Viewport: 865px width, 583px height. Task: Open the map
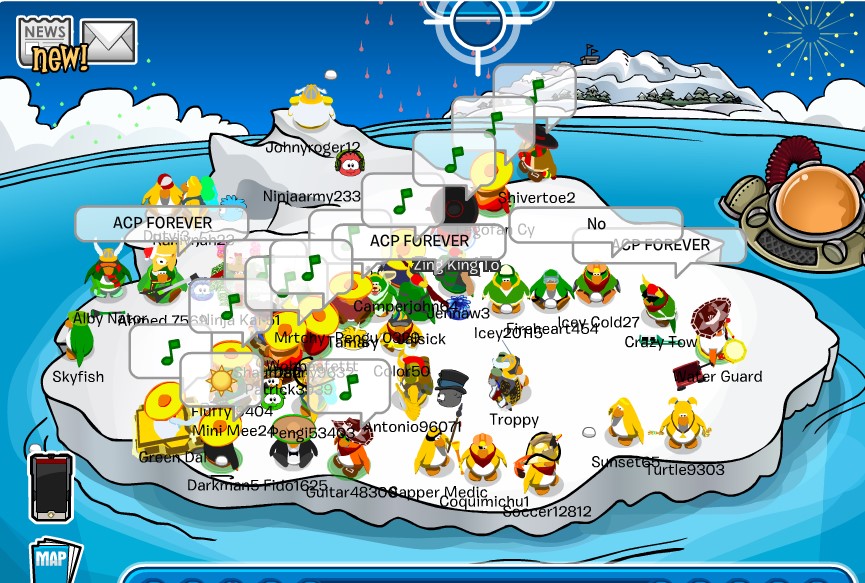click(x=55, y=560)
